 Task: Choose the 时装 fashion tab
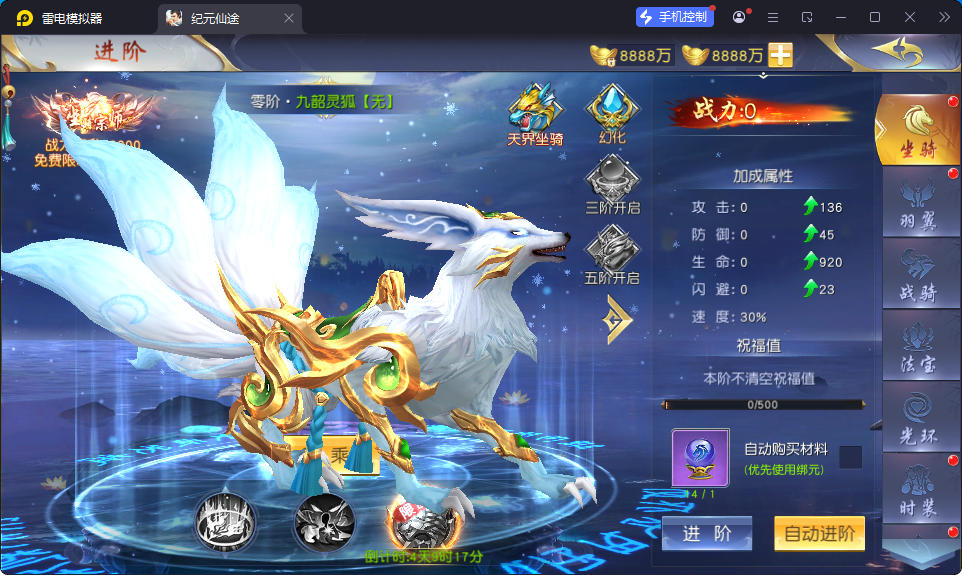(x=918, y=490)
